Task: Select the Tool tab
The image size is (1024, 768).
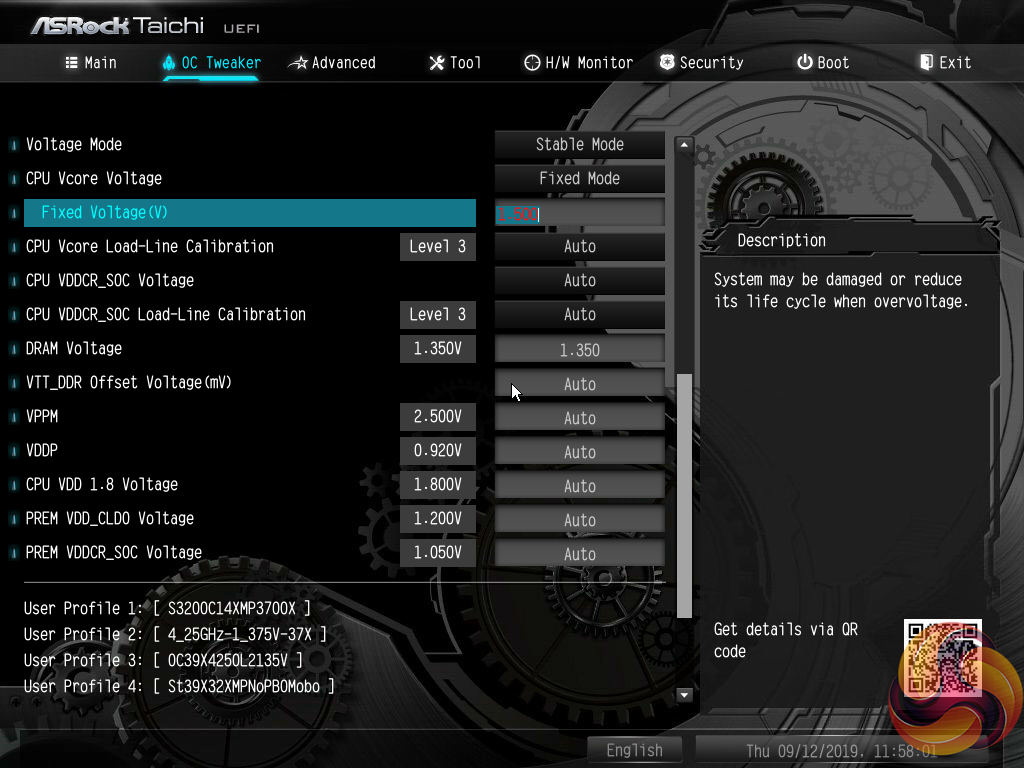Action: [455, 63]
